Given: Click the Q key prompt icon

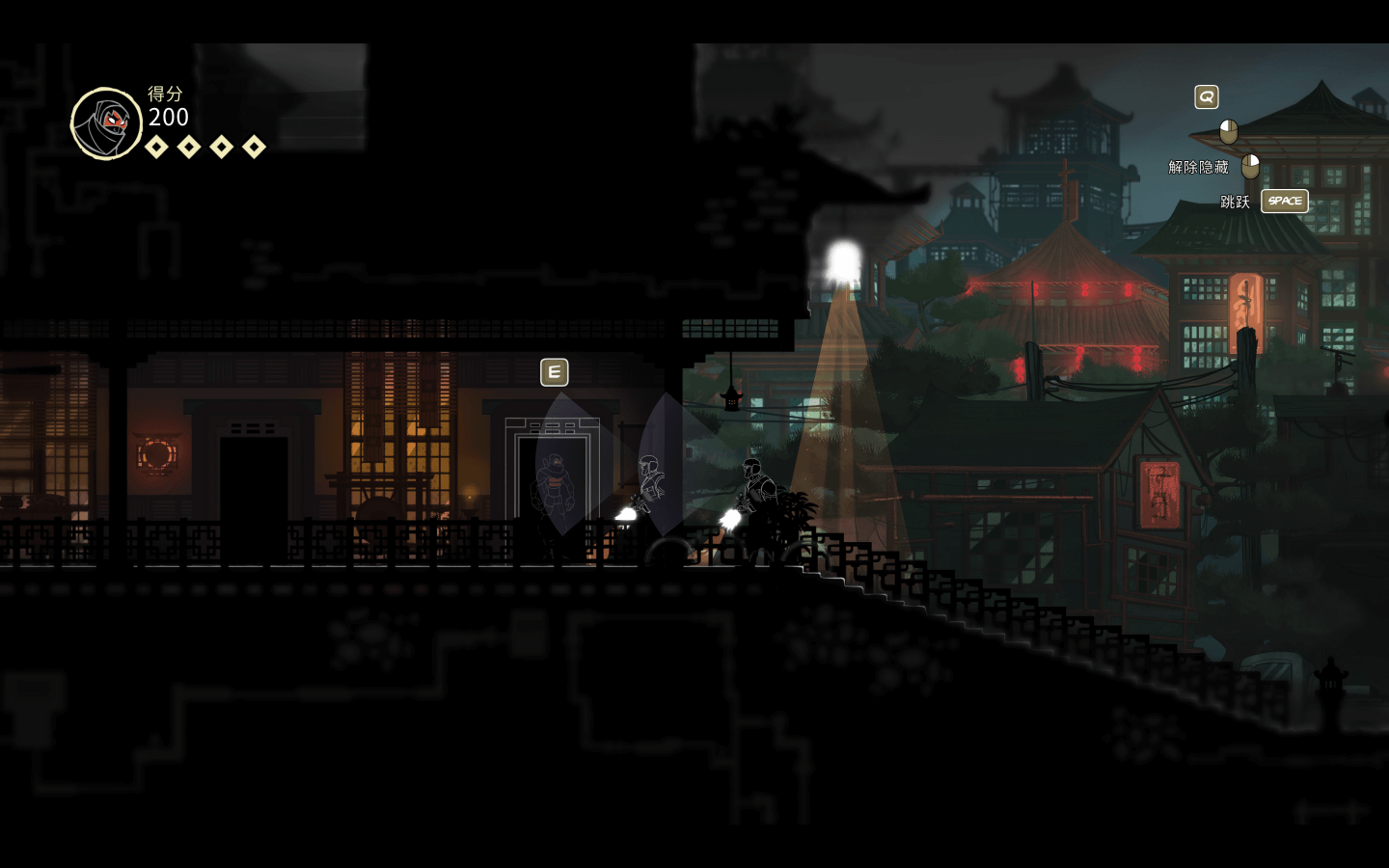Looking at the screenshot, I should pos(1206,96).
